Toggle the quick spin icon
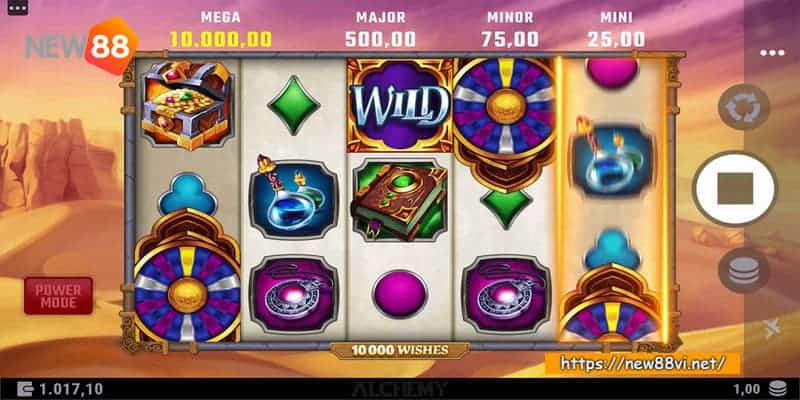 pos(773,329)
